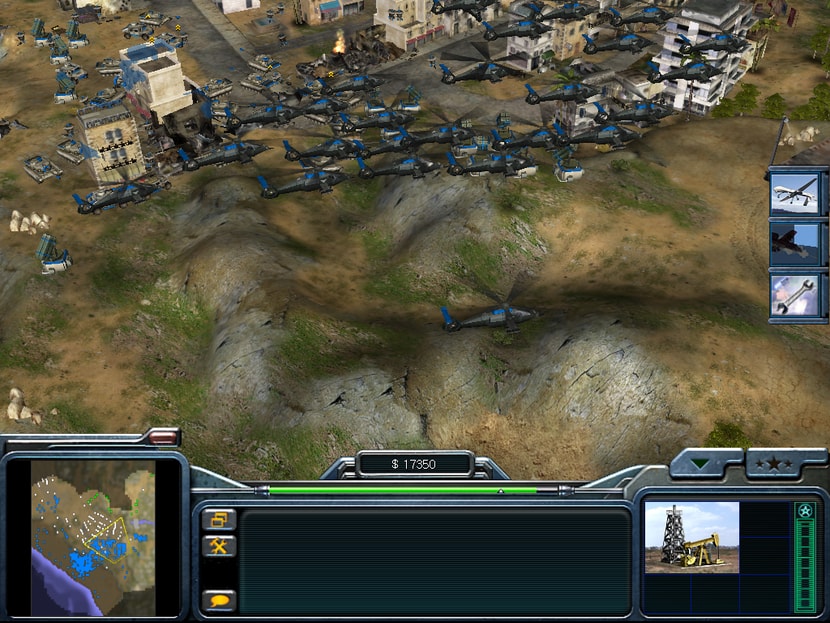Open the green arrow options menu button
830x623 pixels.
707,464
